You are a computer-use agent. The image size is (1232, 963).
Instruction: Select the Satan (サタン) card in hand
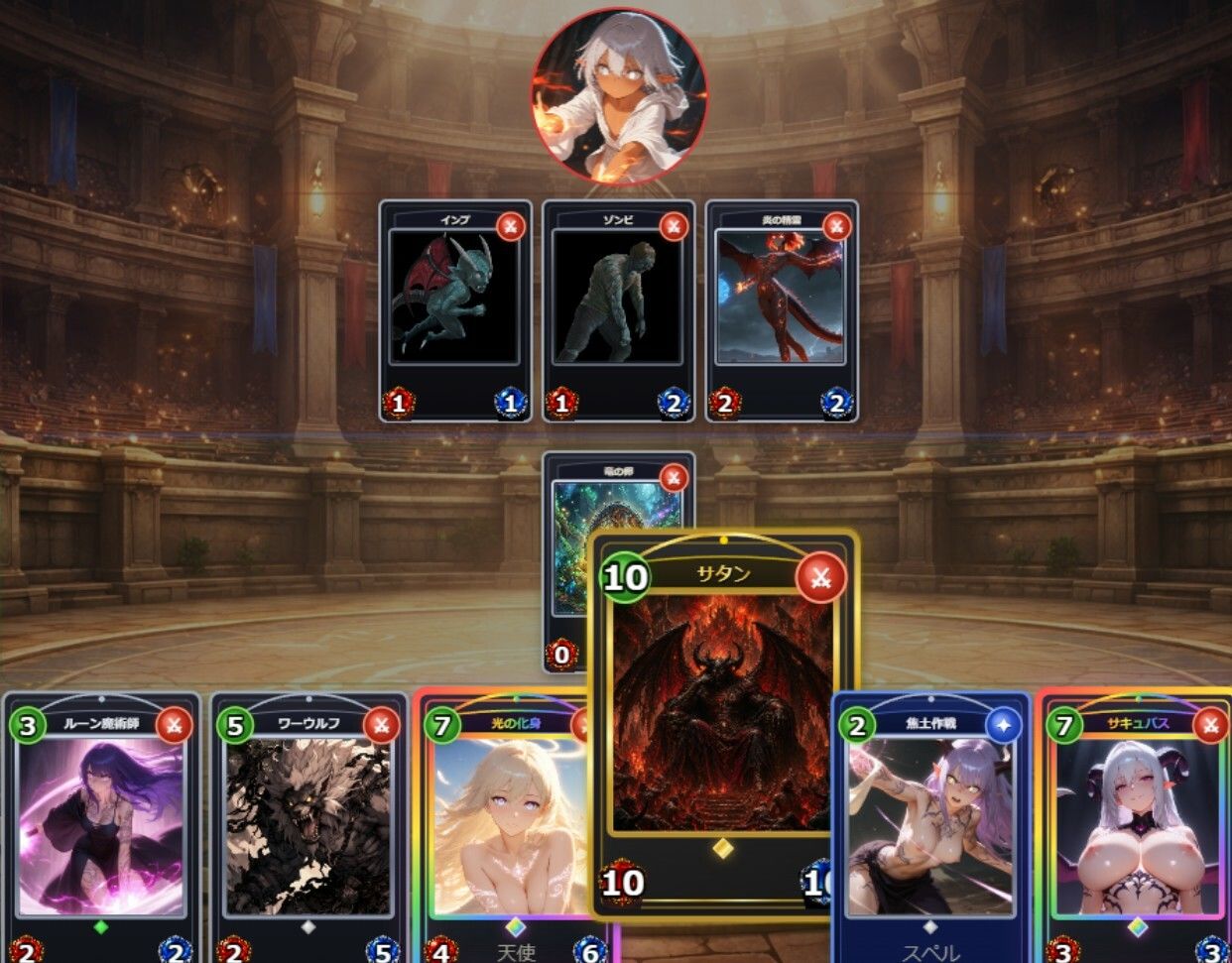click(722, 724)
